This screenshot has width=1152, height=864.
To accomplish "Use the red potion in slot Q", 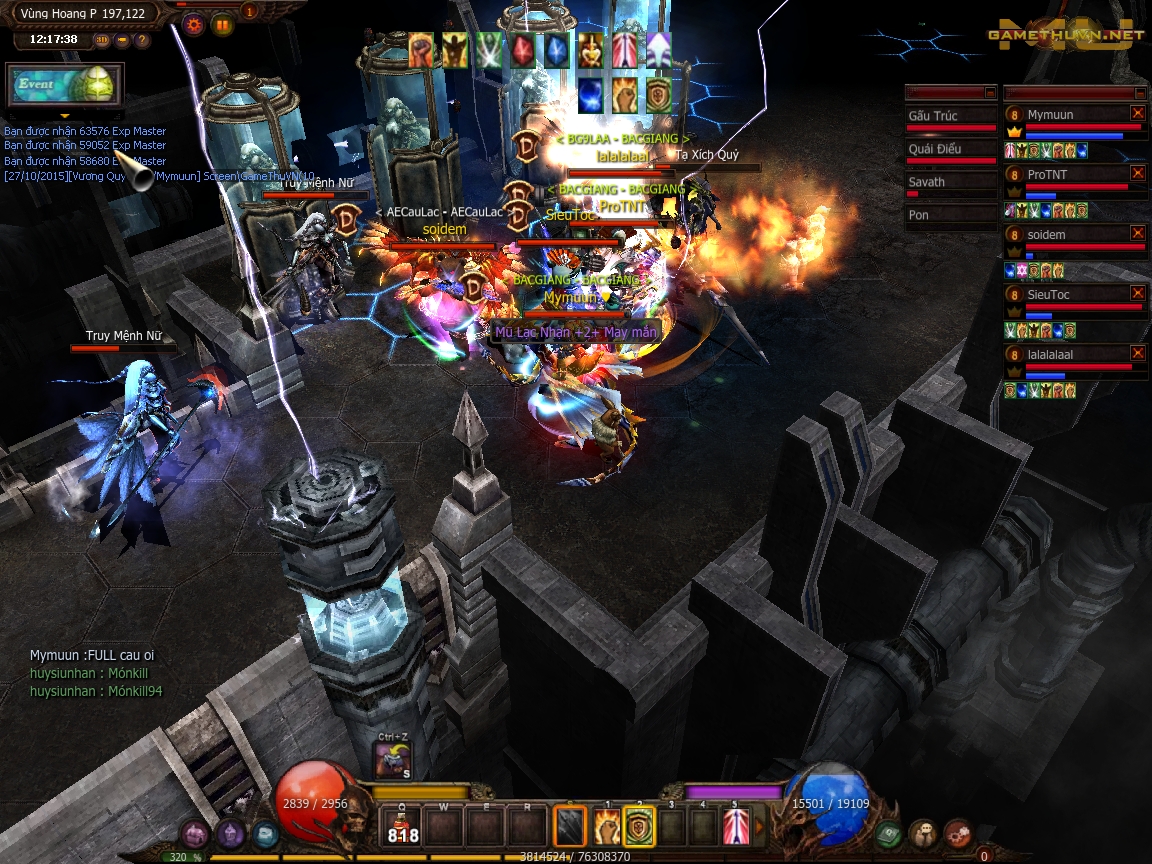I will (x=403, y=826).
